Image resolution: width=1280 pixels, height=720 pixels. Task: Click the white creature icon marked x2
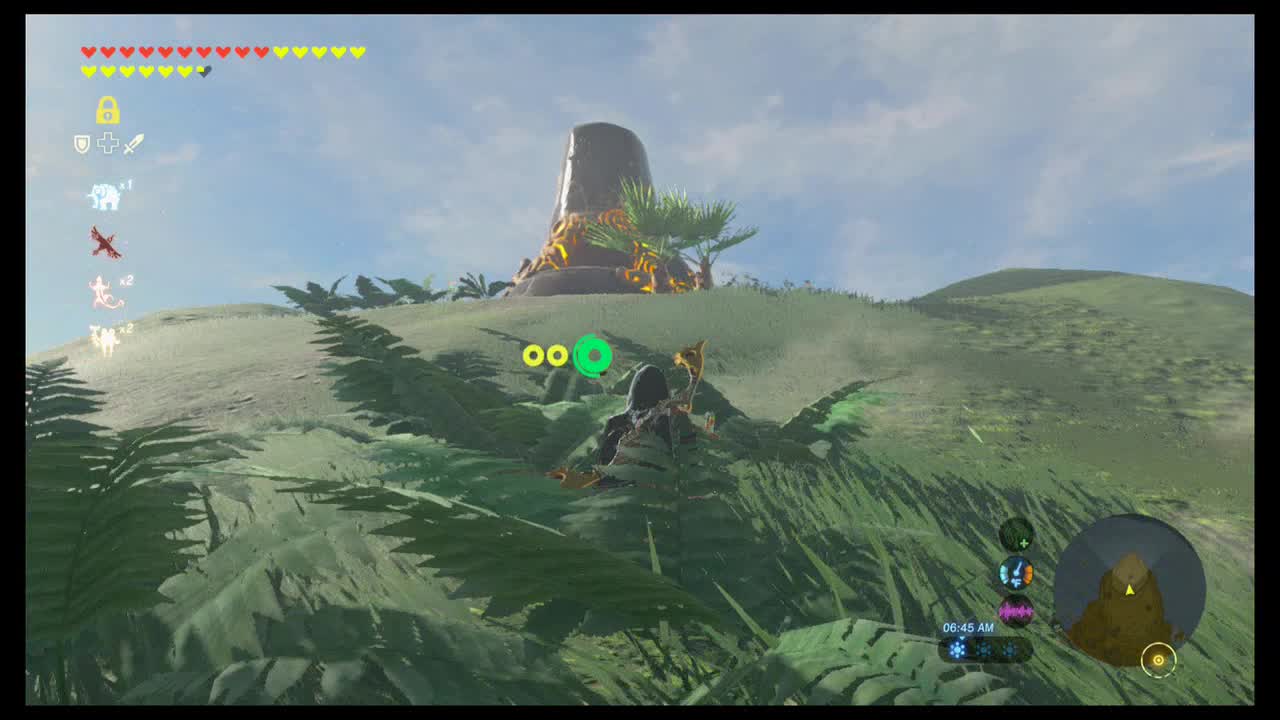(104, 335)
